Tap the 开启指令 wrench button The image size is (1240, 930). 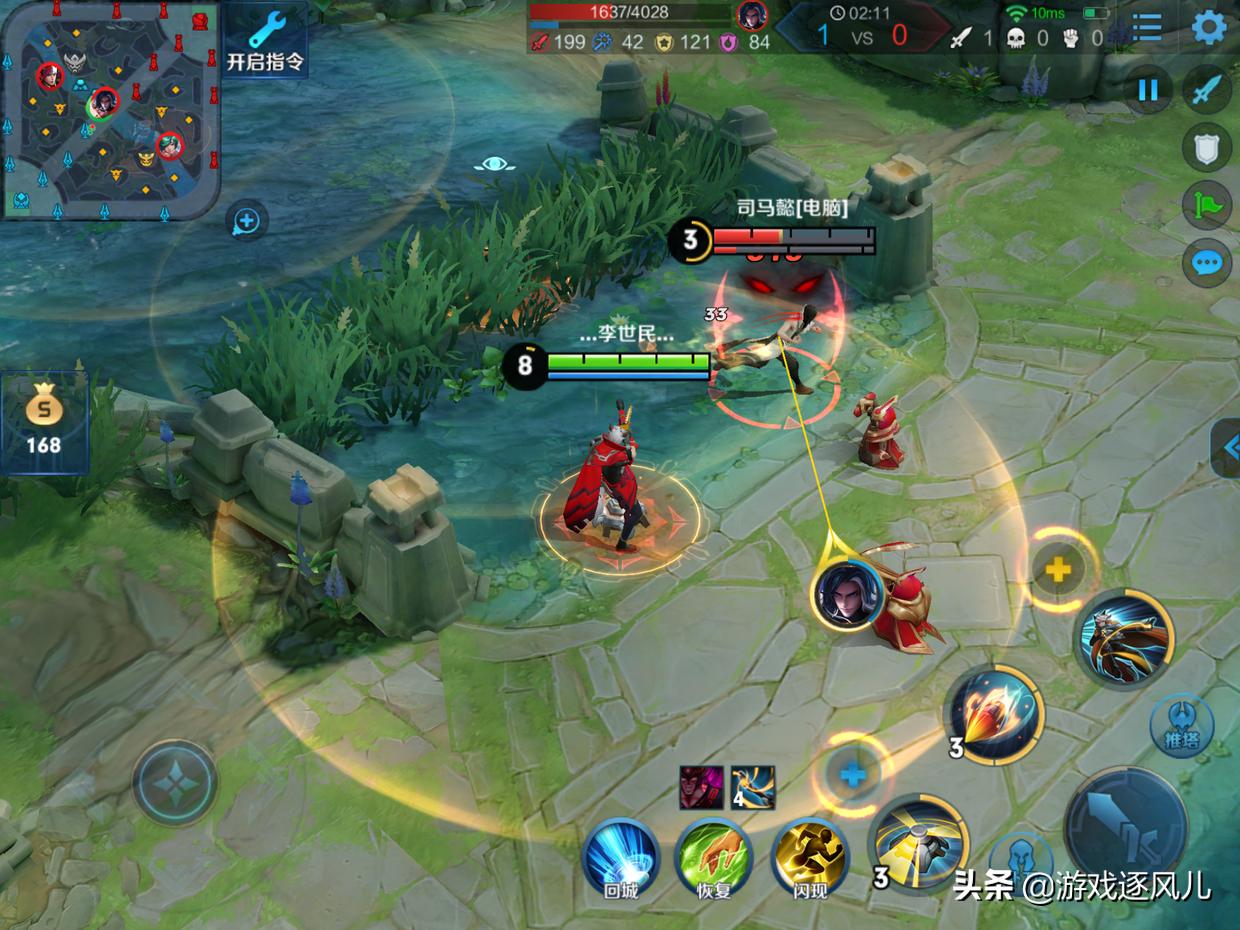266,42
